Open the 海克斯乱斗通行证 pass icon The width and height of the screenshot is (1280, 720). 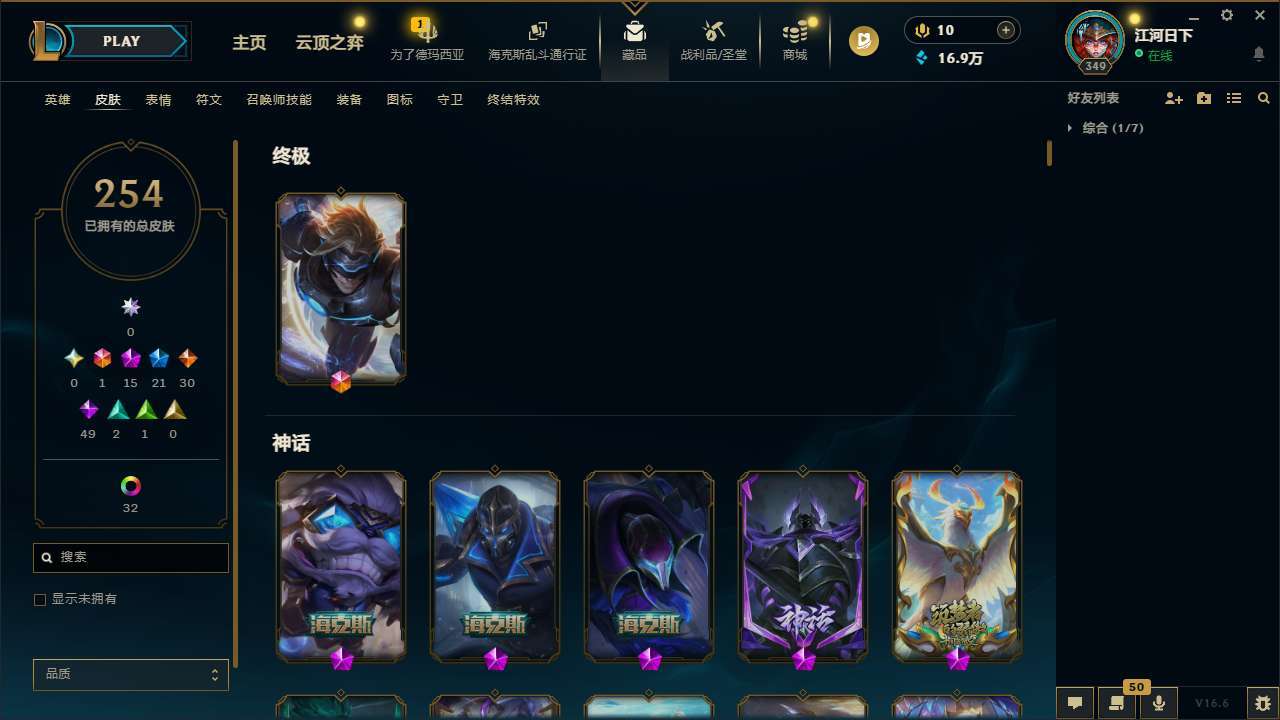click(x=537, y=35)
